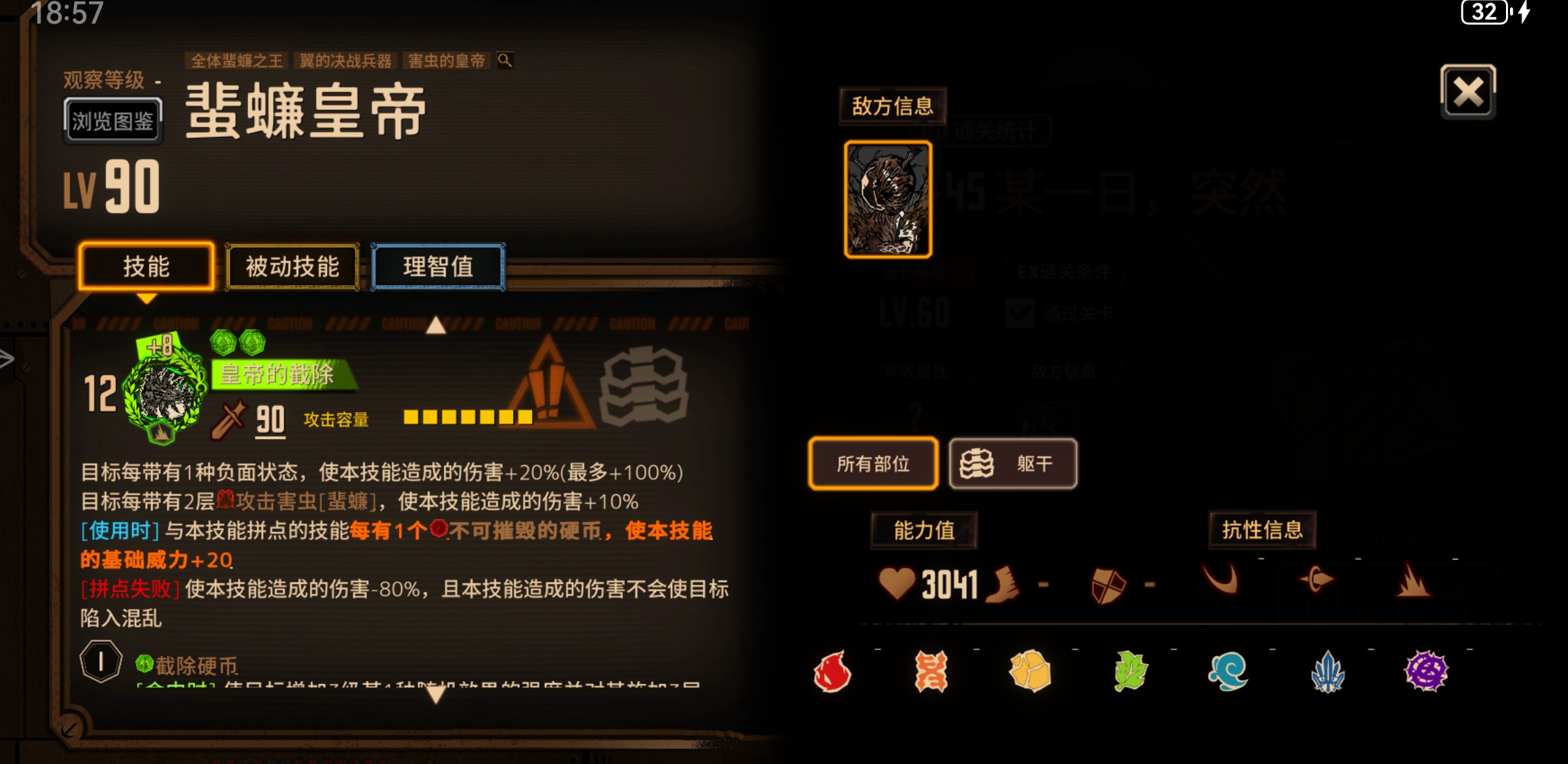Screen dimensions: 1568x764
Task: Open search via the magnifier icon near the tags
Action: pyautogui.click(x=504, y=61)
